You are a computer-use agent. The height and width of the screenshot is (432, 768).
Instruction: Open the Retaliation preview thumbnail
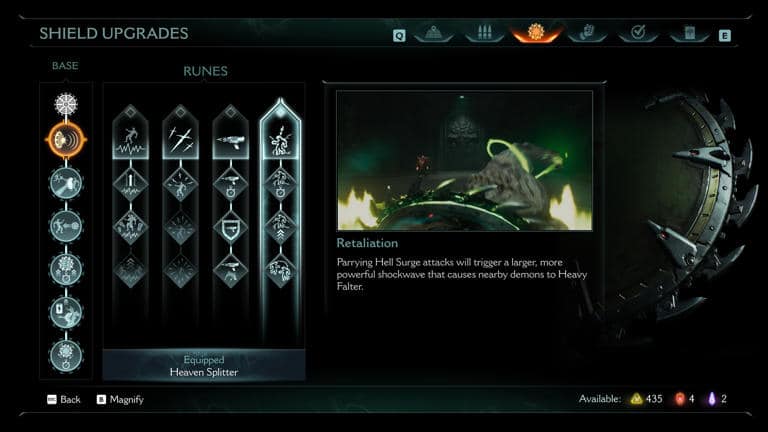pyautogui.click(x=464, y=160)
